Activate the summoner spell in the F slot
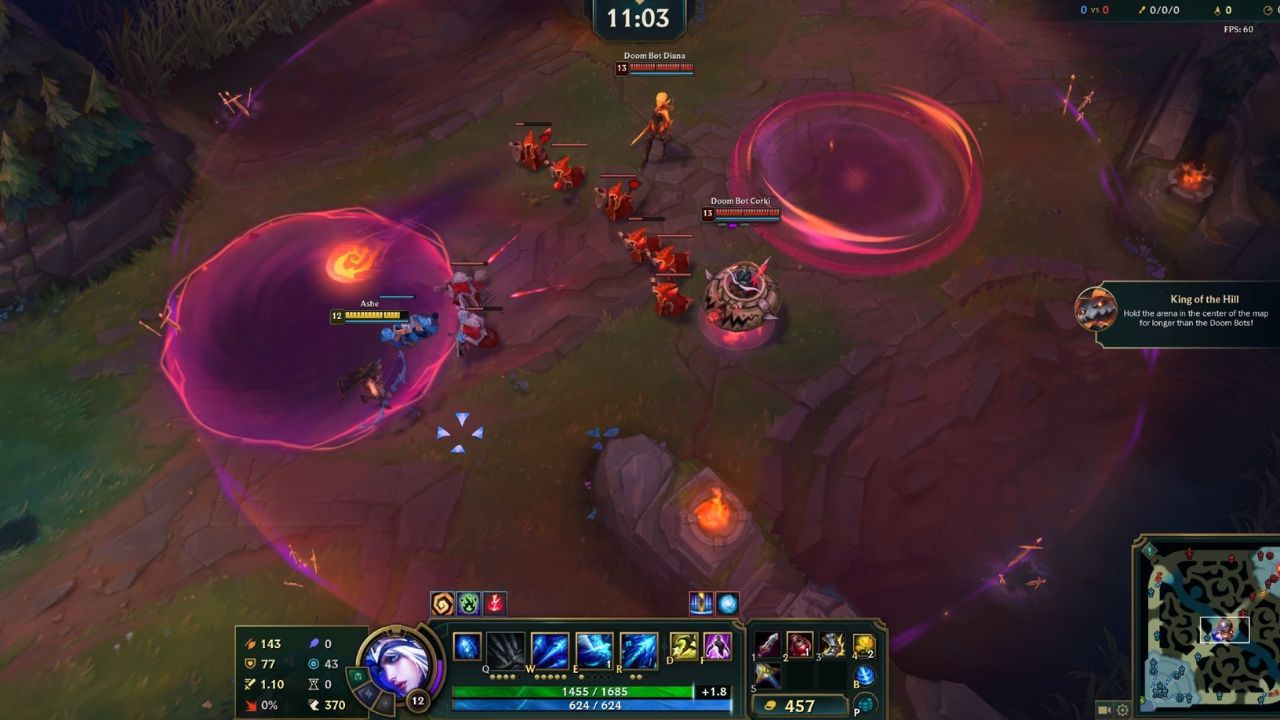Viewport: 1280px width, 720px height. tap(718, 648)
